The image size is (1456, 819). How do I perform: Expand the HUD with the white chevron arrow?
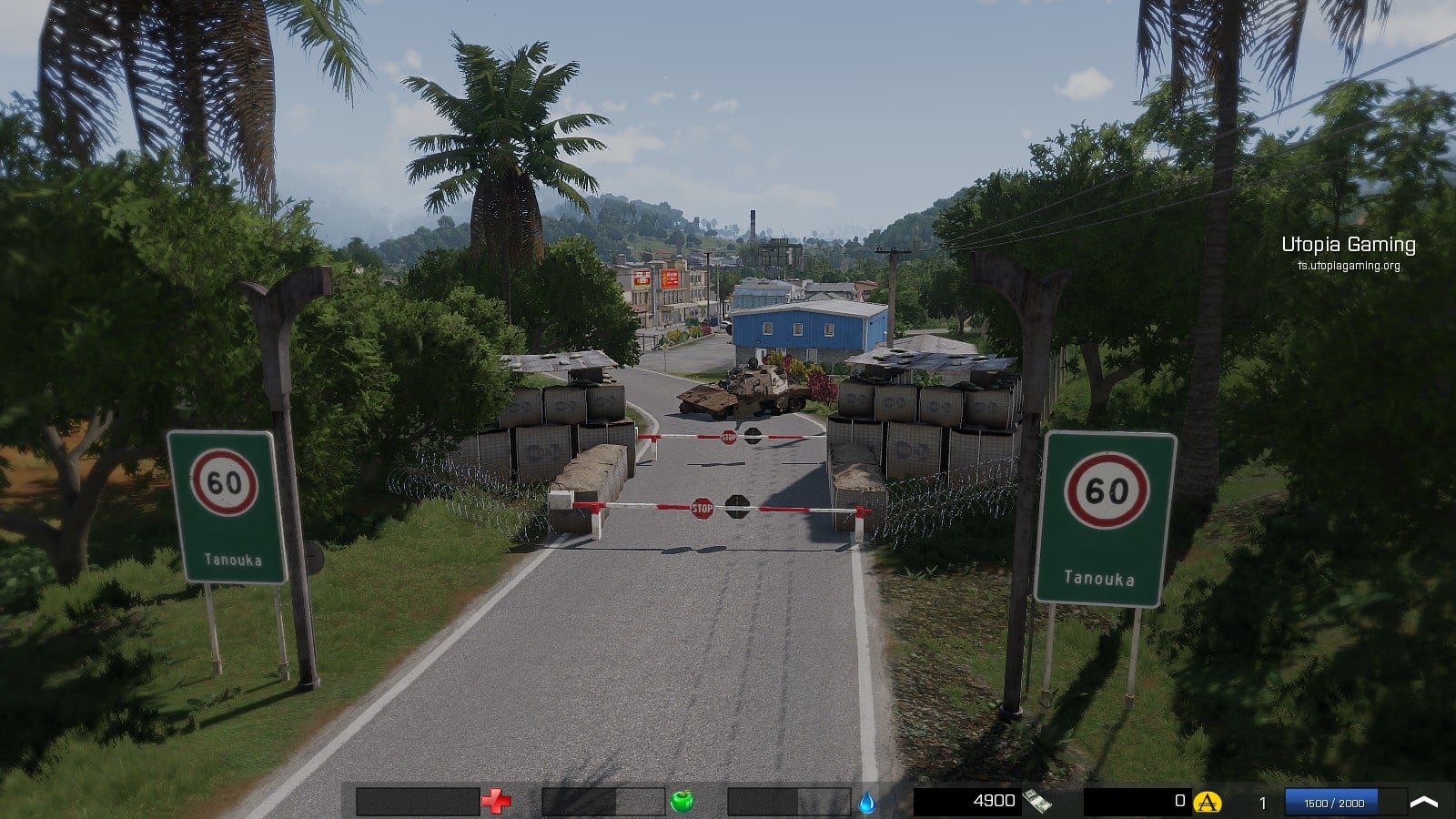pyautogui.click(x=1424, y=802)
